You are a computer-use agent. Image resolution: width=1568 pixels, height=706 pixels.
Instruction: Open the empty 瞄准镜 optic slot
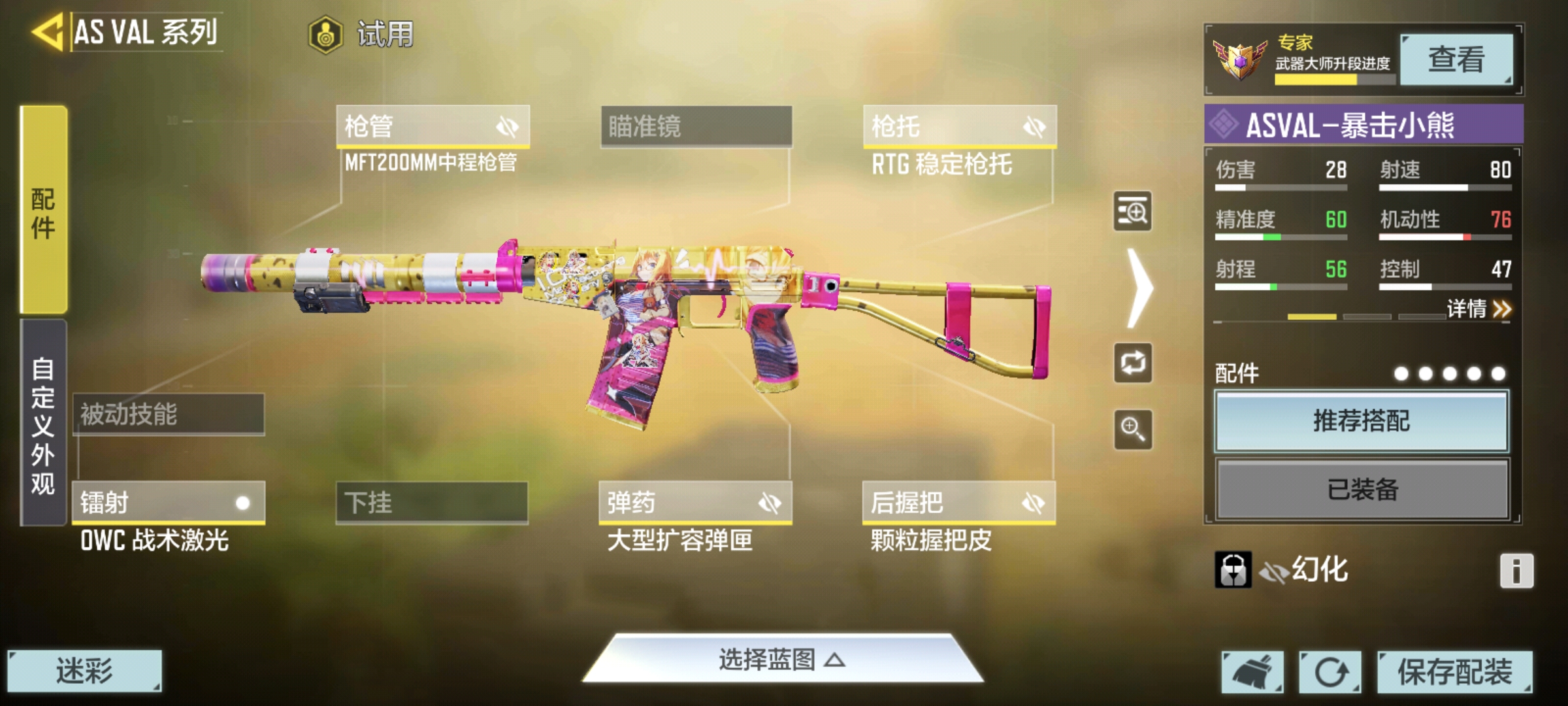click(696, 126)
